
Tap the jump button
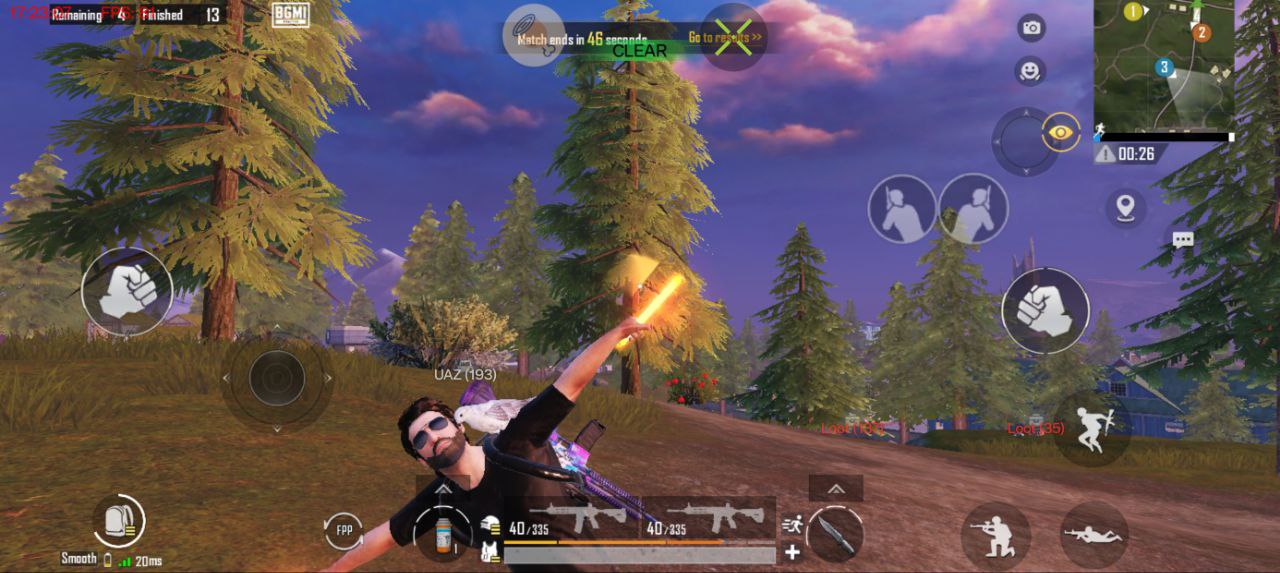(1092, 428)
